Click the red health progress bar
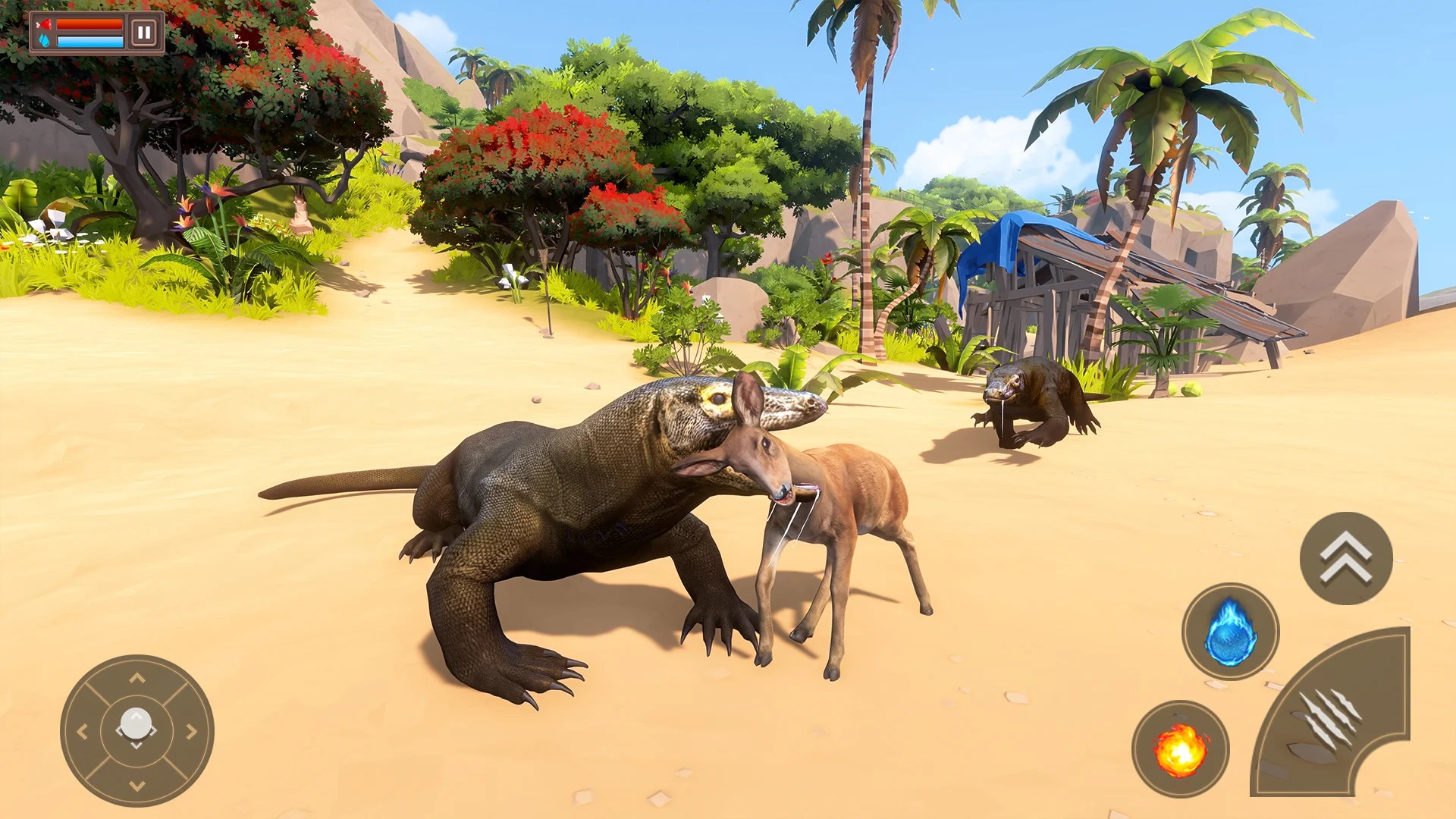The image size is (1456, 819). [x=89, y=24]
